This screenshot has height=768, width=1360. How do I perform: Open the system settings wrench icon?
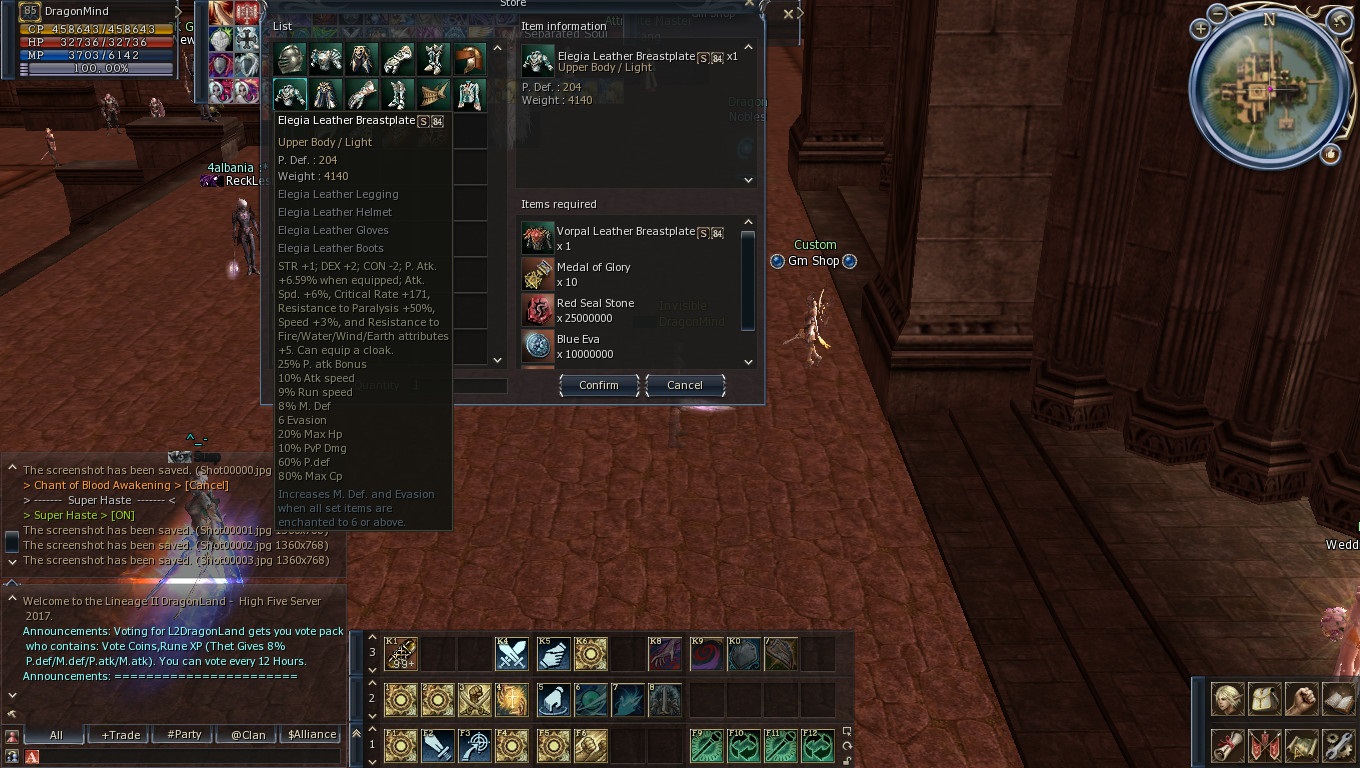pyautogui.click(x=1338, y=745)
